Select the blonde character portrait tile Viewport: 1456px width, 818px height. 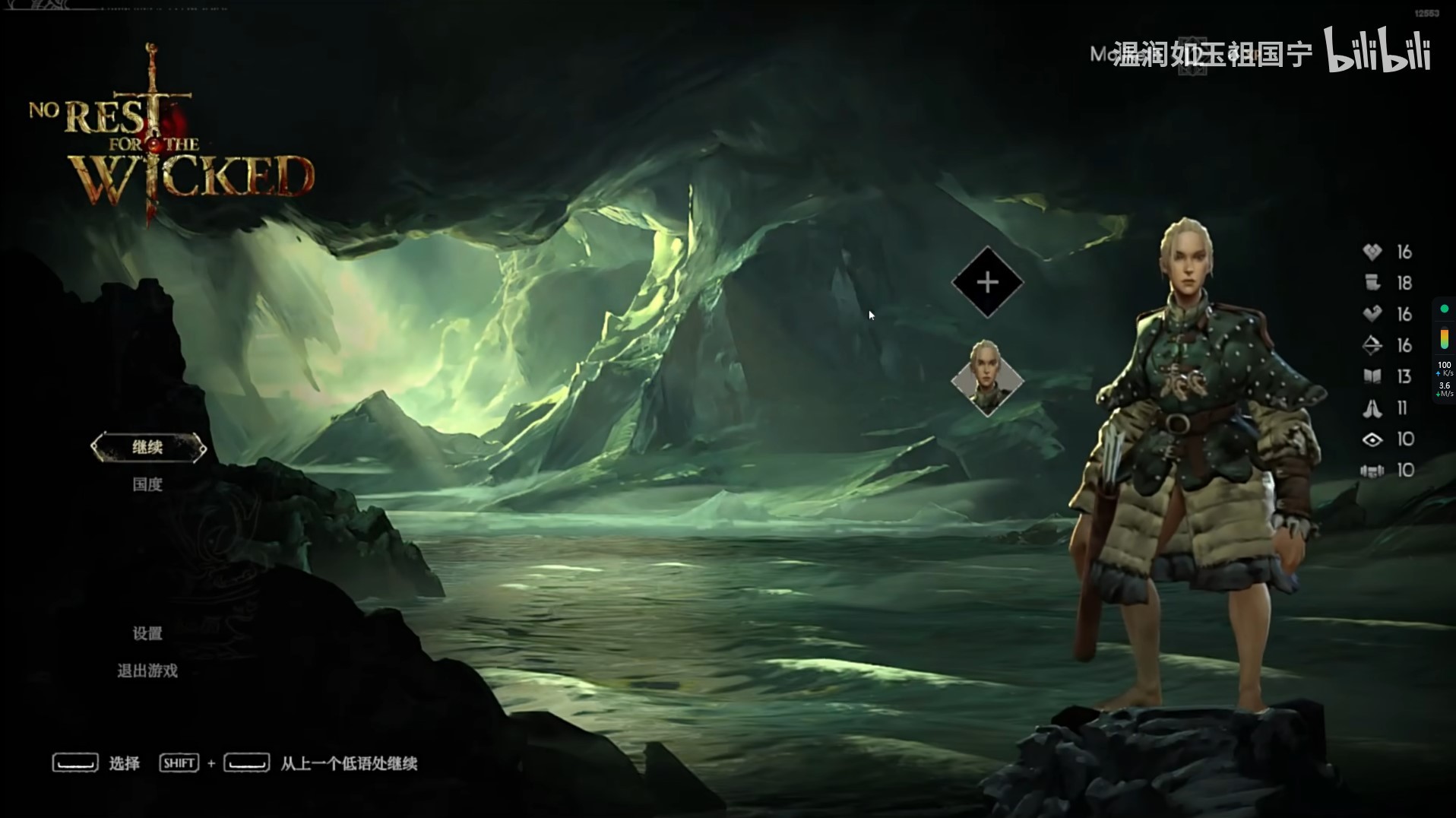[x=987, y=378]
